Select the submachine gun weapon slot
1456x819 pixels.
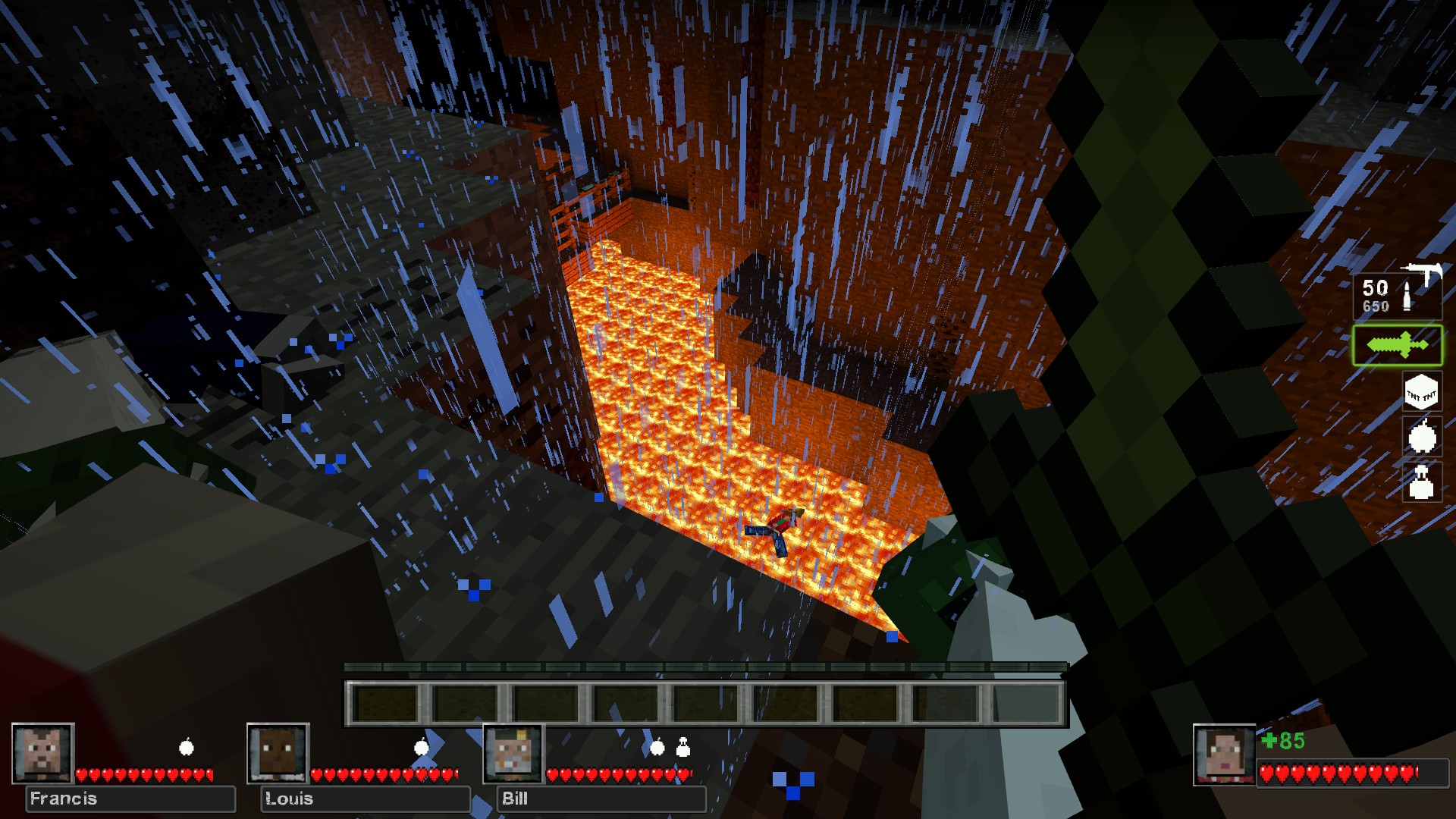(x=1398, y=293)
